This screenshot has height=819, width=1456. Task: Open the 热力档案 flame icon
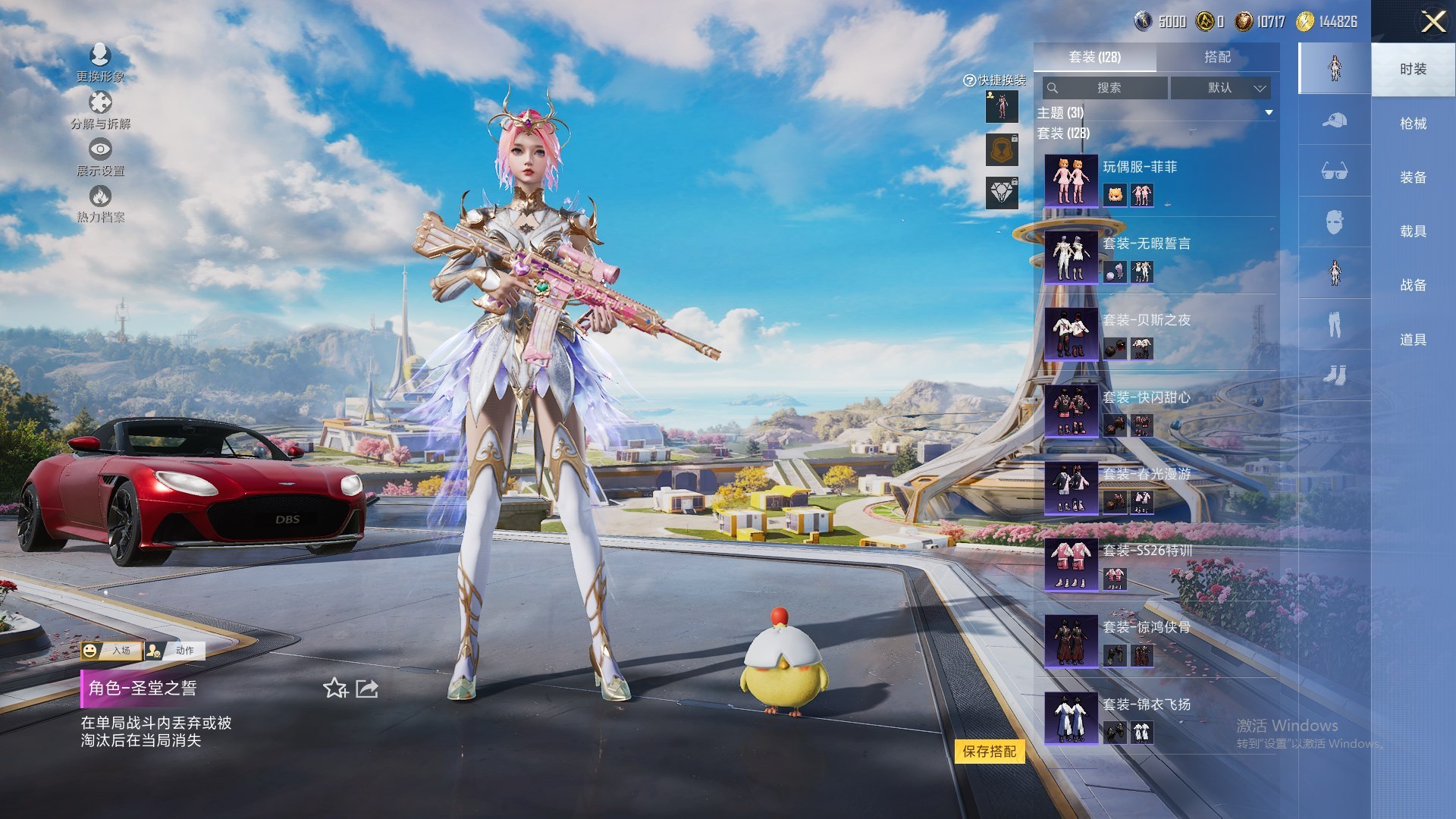tap(100, 203)
